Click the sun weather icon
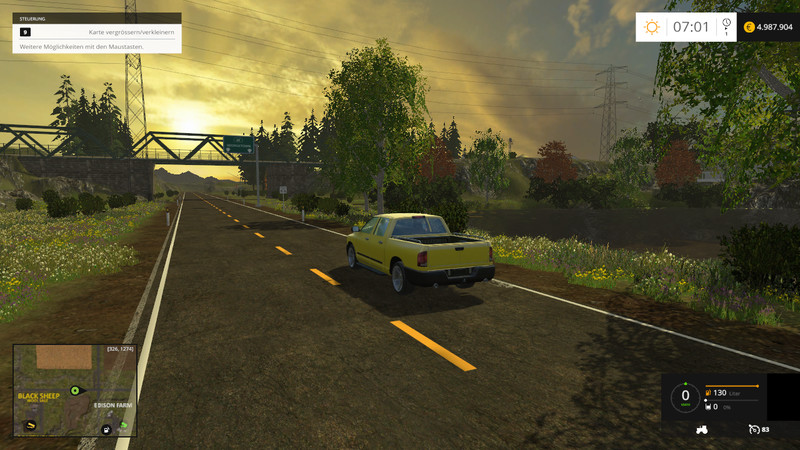Screen dimensions: 800x450 (x=652, y=27)
